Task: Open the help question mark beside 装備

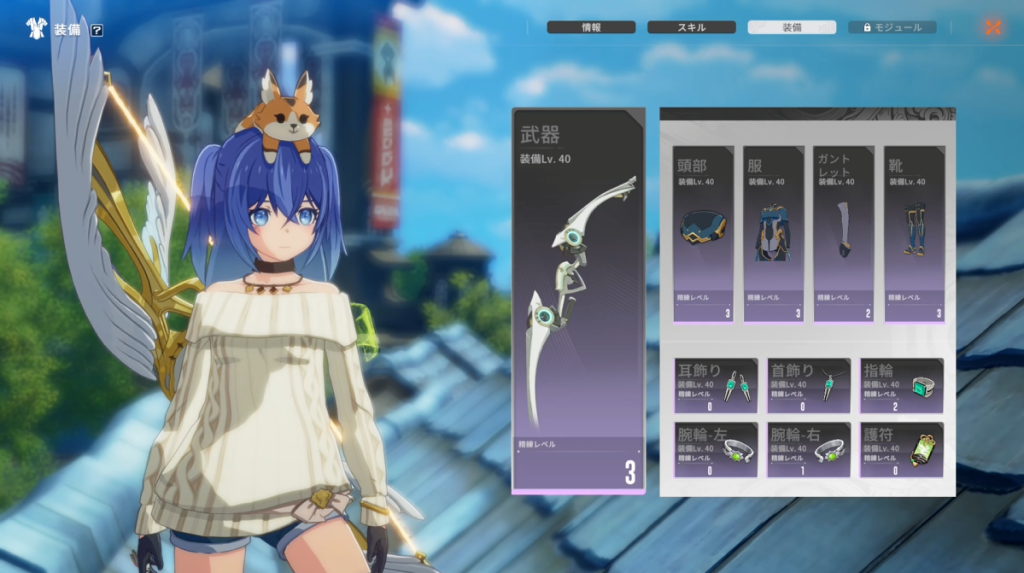Action: click(97, 30)
